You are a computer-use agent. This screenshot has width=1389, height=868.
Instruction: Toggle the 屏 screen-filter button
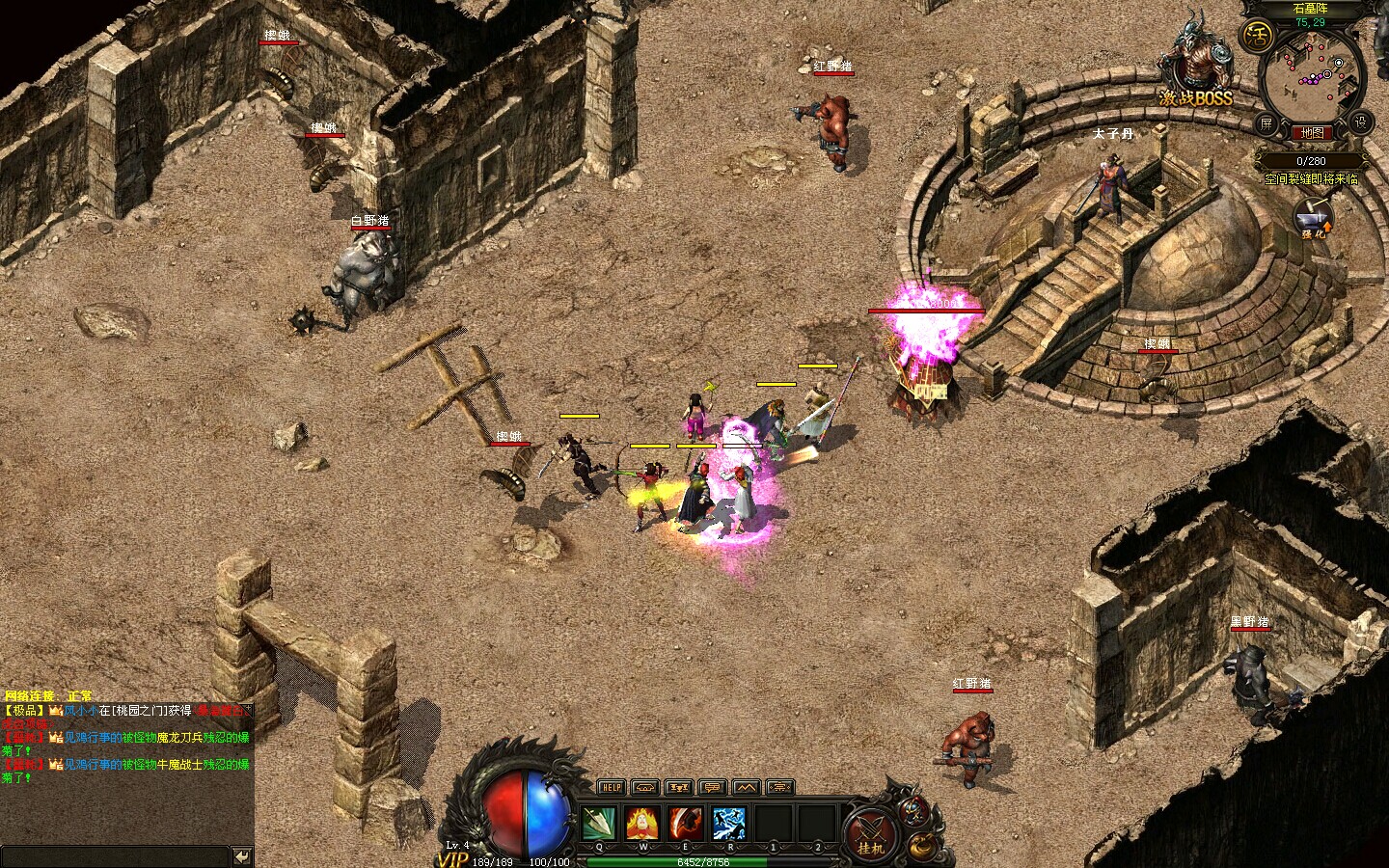[1266, 123]
